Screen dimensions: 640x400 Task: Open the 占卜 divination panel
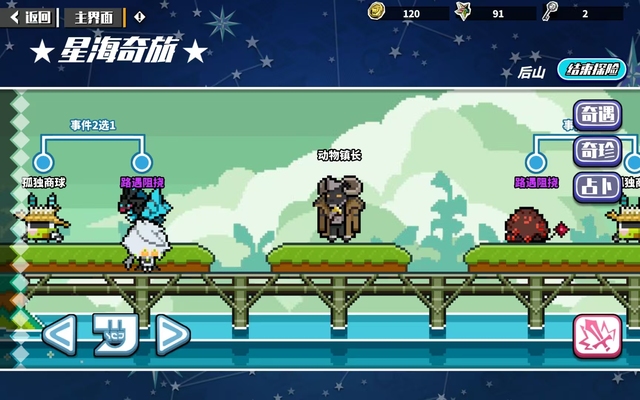tap(597, 187)
